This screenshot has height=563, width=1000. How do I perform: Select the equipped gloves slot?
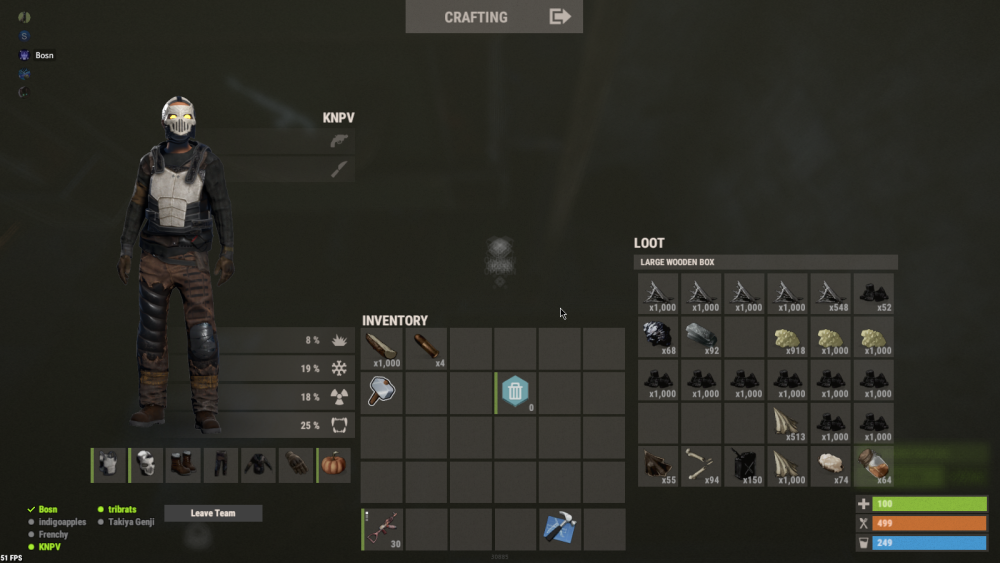pos(296,465)
